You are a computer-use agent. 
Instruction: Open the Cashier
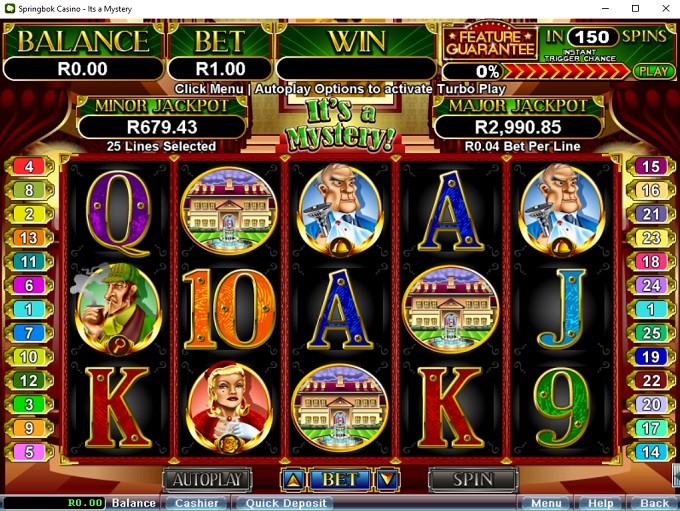197,503
